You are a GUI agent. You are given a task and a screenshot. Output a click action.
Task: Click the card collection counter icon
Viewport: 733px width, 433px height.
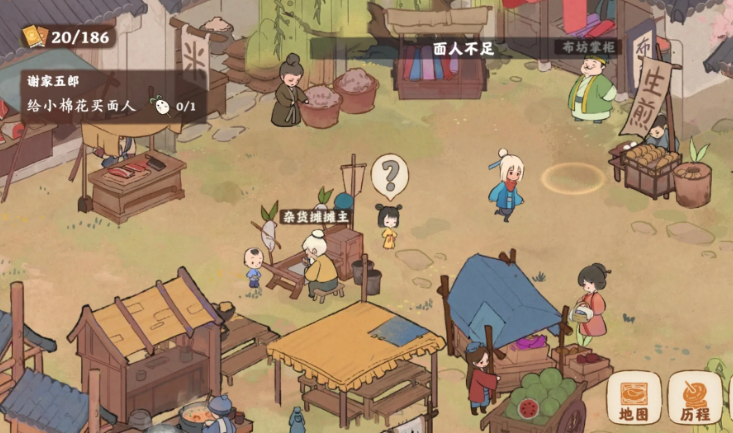pyautogui.click(x=34, y=36)
